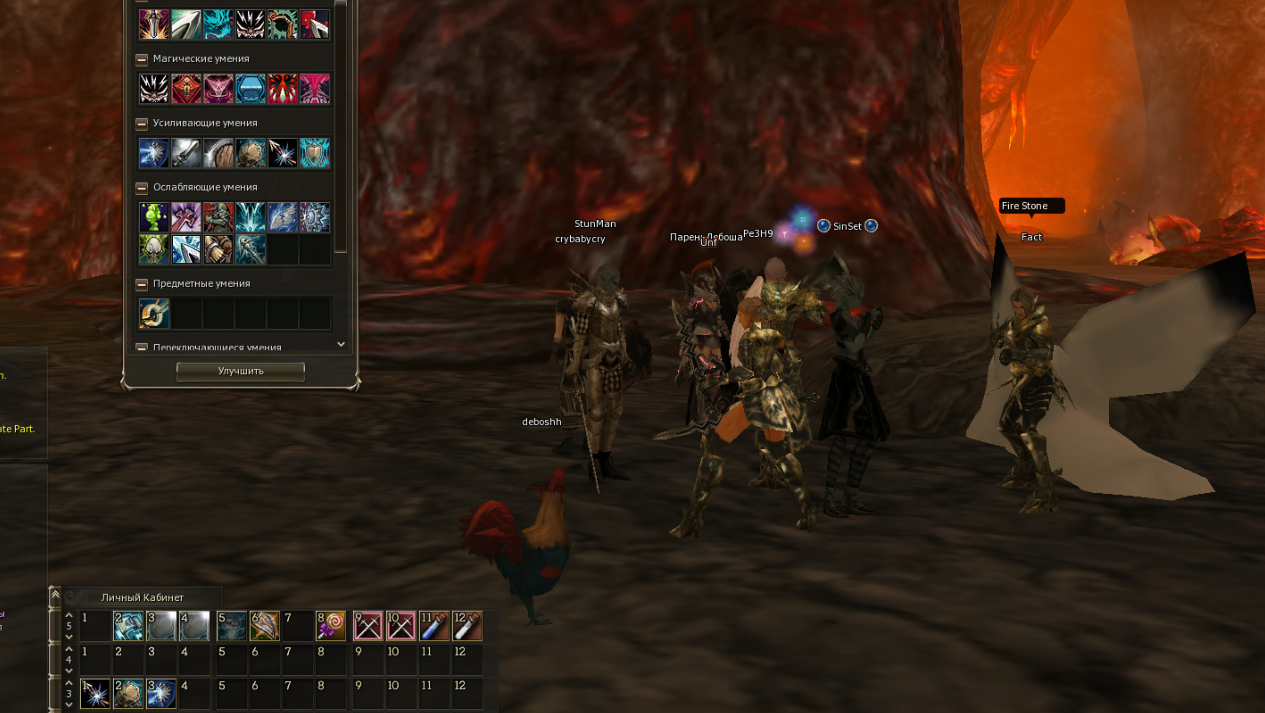Collapse the Ослабляющие умения section
This screenshot has width=1265, height=713.
pyautogui.click(x=142, y=188)
